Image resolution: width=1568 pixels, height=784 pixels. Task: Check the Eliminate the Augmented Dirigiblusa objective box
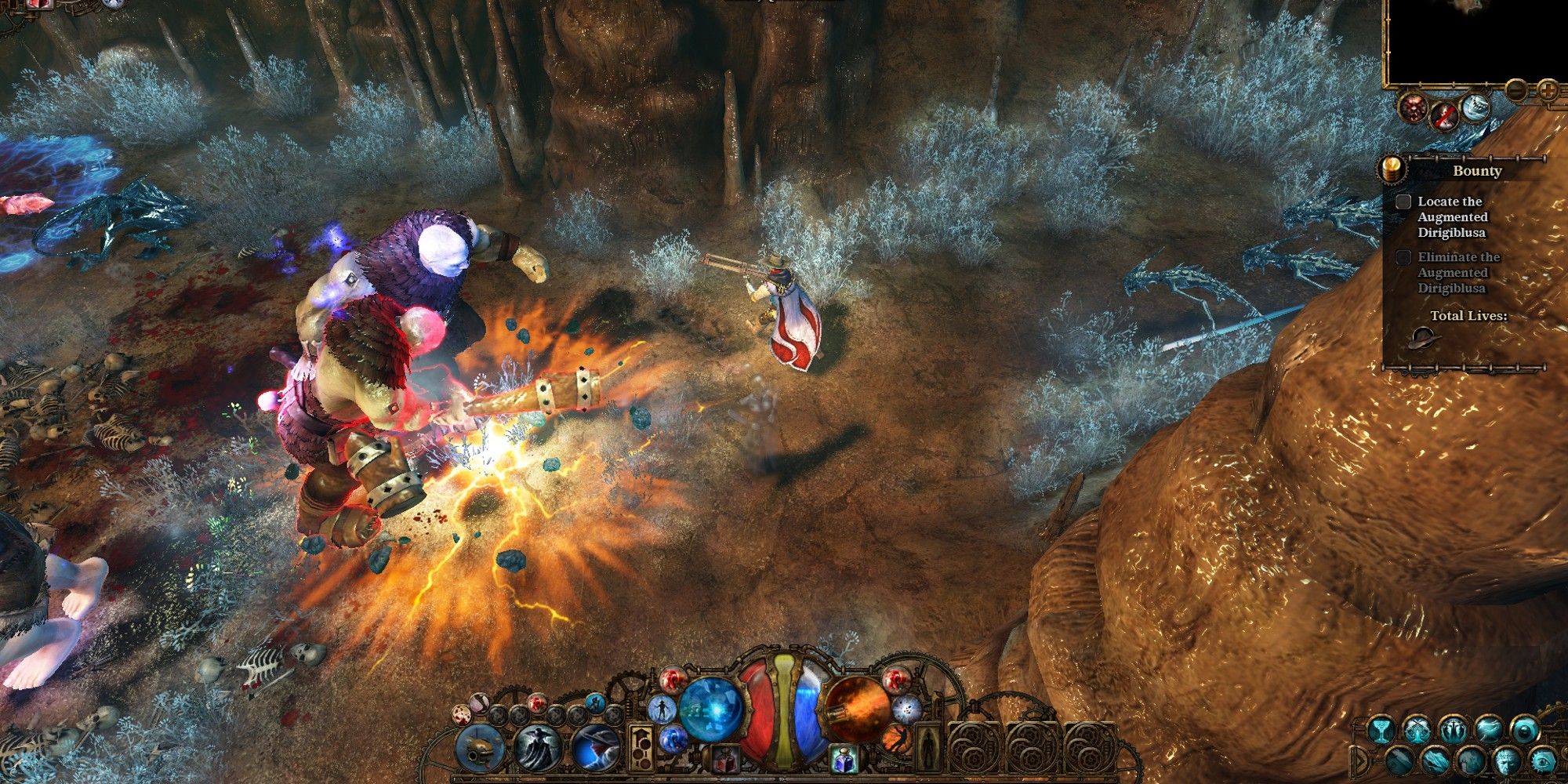point(1403,256)
